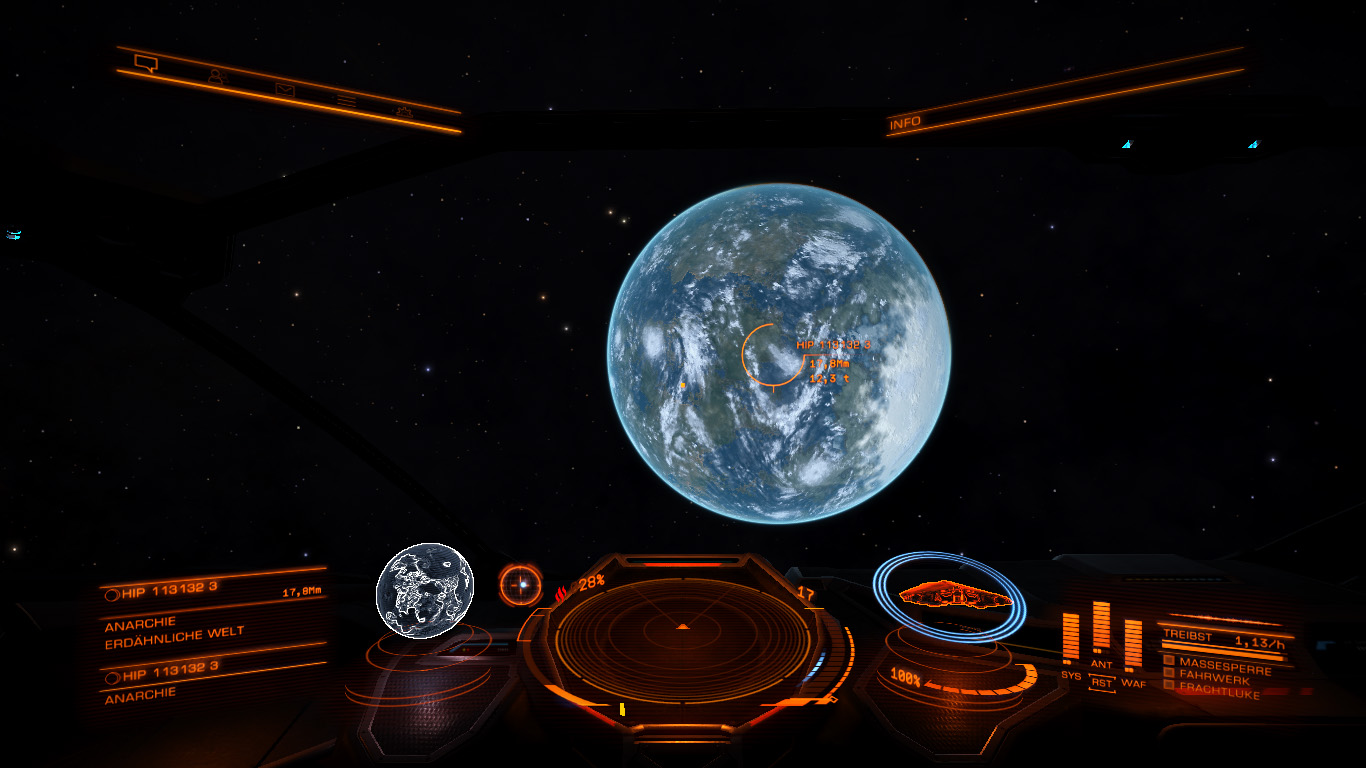Image resolution: width=1366 pixels, height=768 pixels.
Task: Boost the WAF weapons power column
Action: (x=1133, y=645)
